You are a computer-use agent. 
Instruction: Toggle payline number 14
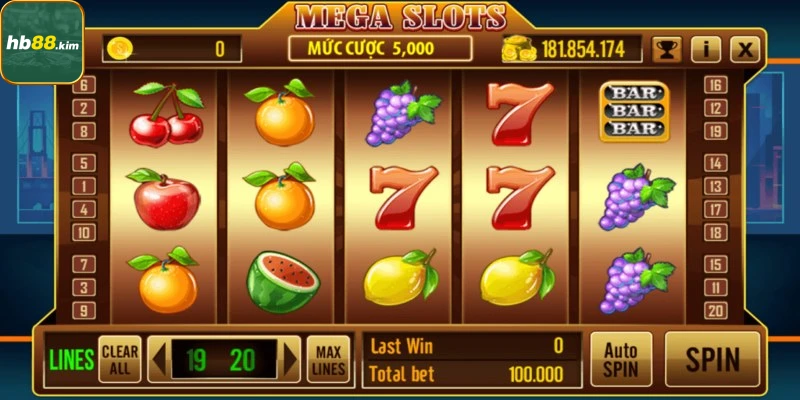point(714,162)
